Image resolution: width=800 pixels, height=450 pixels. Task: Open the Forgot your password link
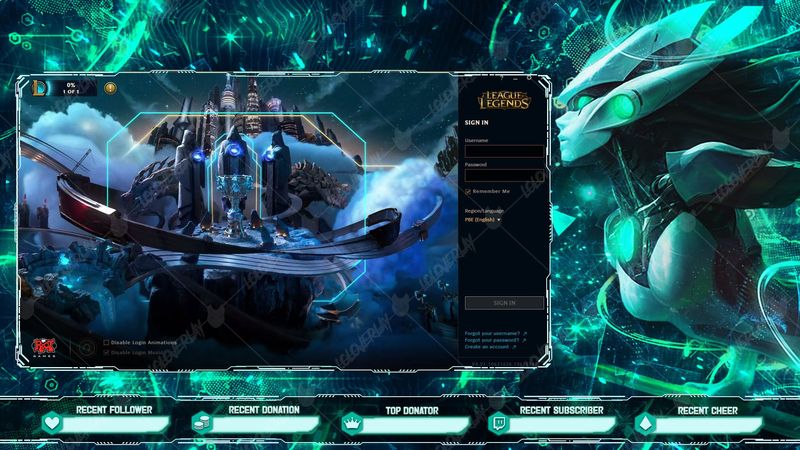point(493,339)
